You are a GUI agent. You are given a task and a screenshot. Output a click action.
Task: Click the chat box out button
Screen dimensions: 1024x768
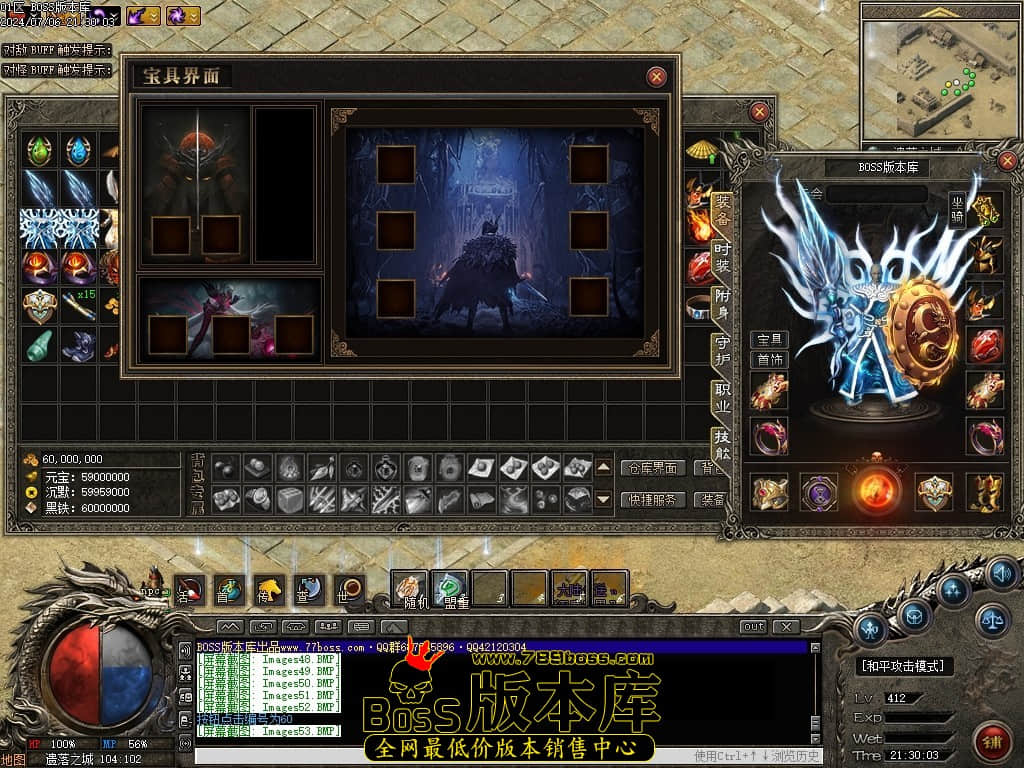(753, 626)
